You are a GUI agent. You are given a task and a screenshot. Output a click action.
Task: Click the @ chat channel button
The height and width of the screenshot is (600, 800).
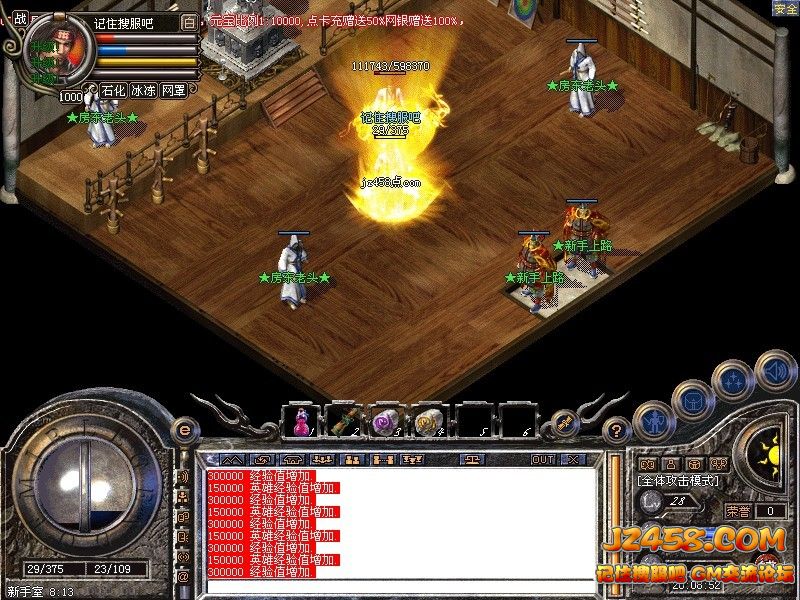184,577
